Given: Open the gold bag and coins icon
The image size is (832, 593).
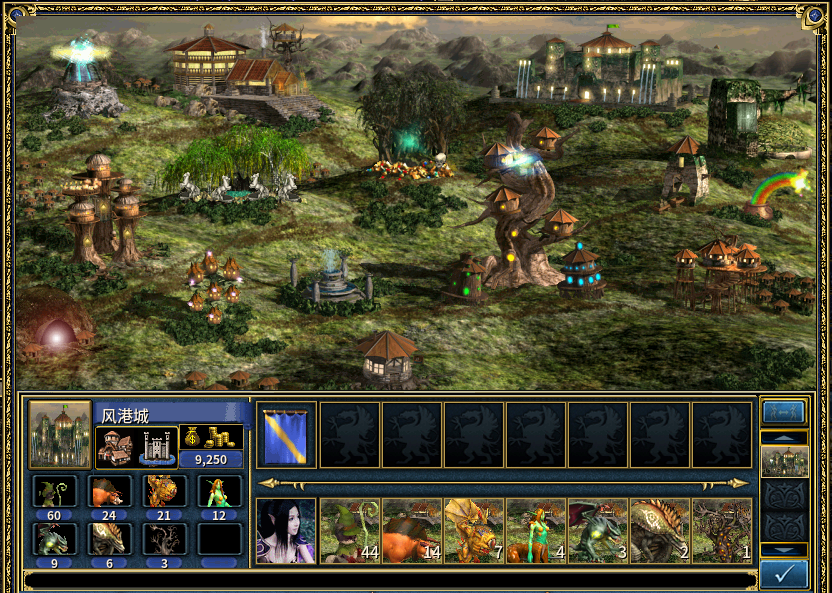Looking at the screenshot, I should coord(211,437).
